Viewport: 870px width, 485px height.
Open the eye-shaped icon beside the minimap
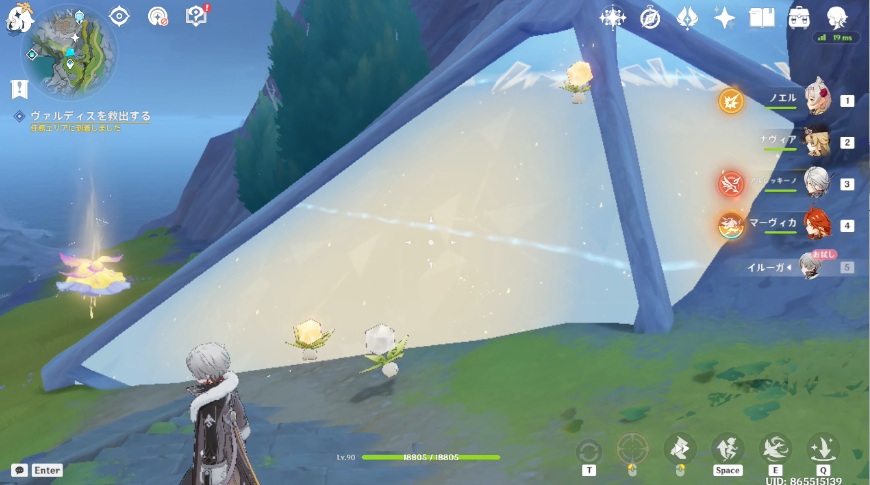click(x=120, y=16)
